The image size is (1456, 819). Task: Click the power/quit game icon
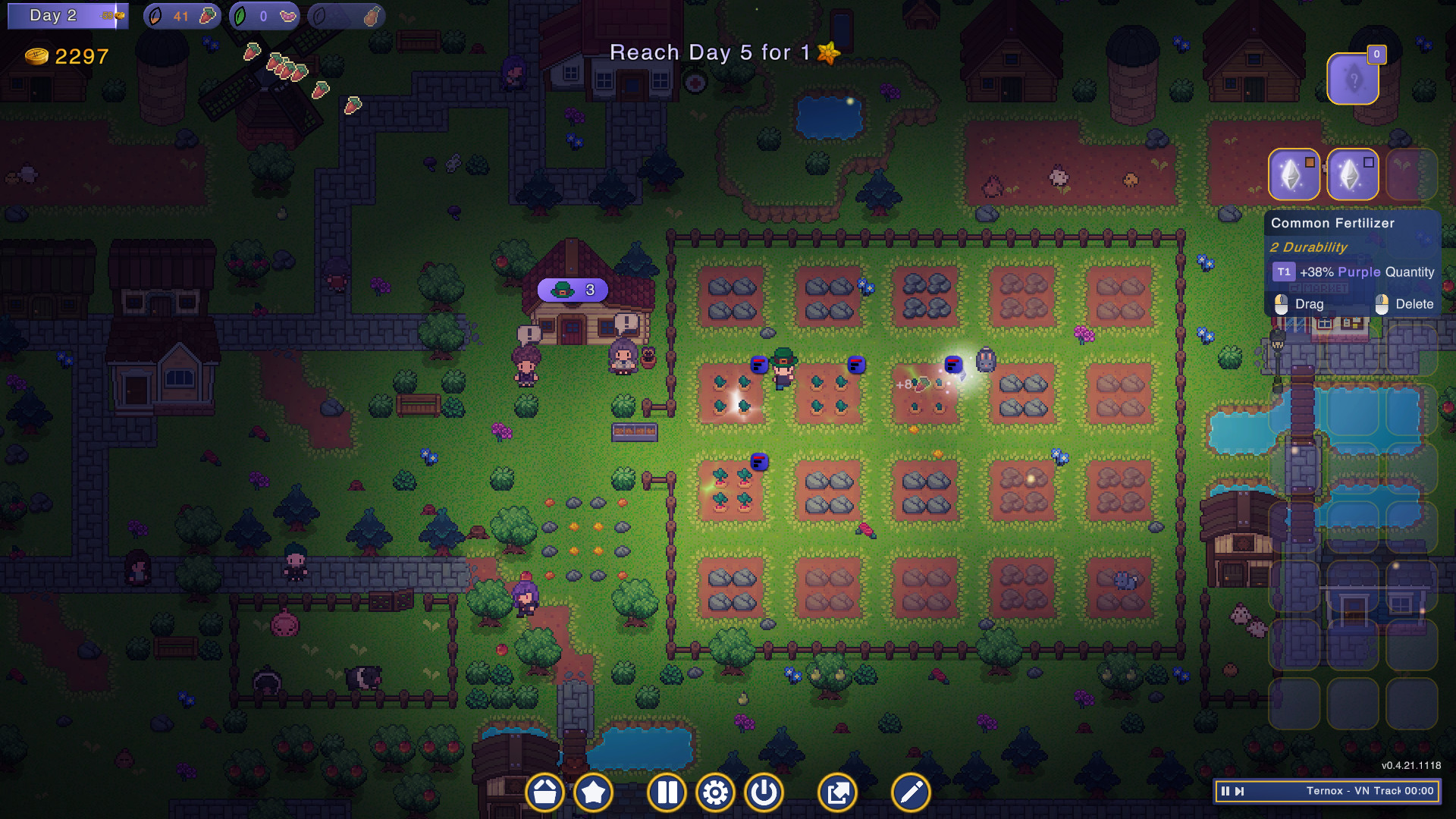point(764,792)
